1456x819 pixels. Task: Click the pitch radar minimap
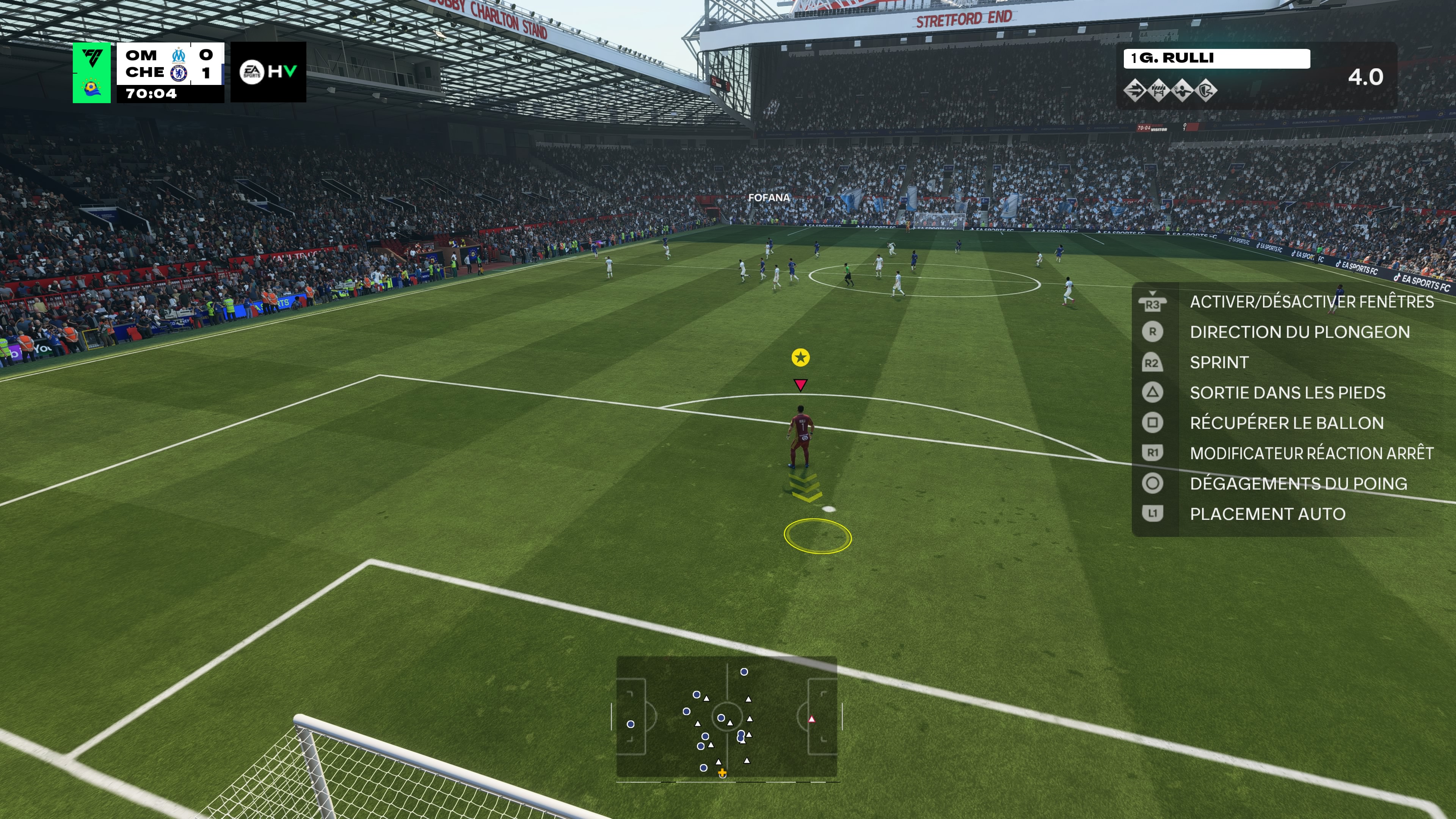726,717
